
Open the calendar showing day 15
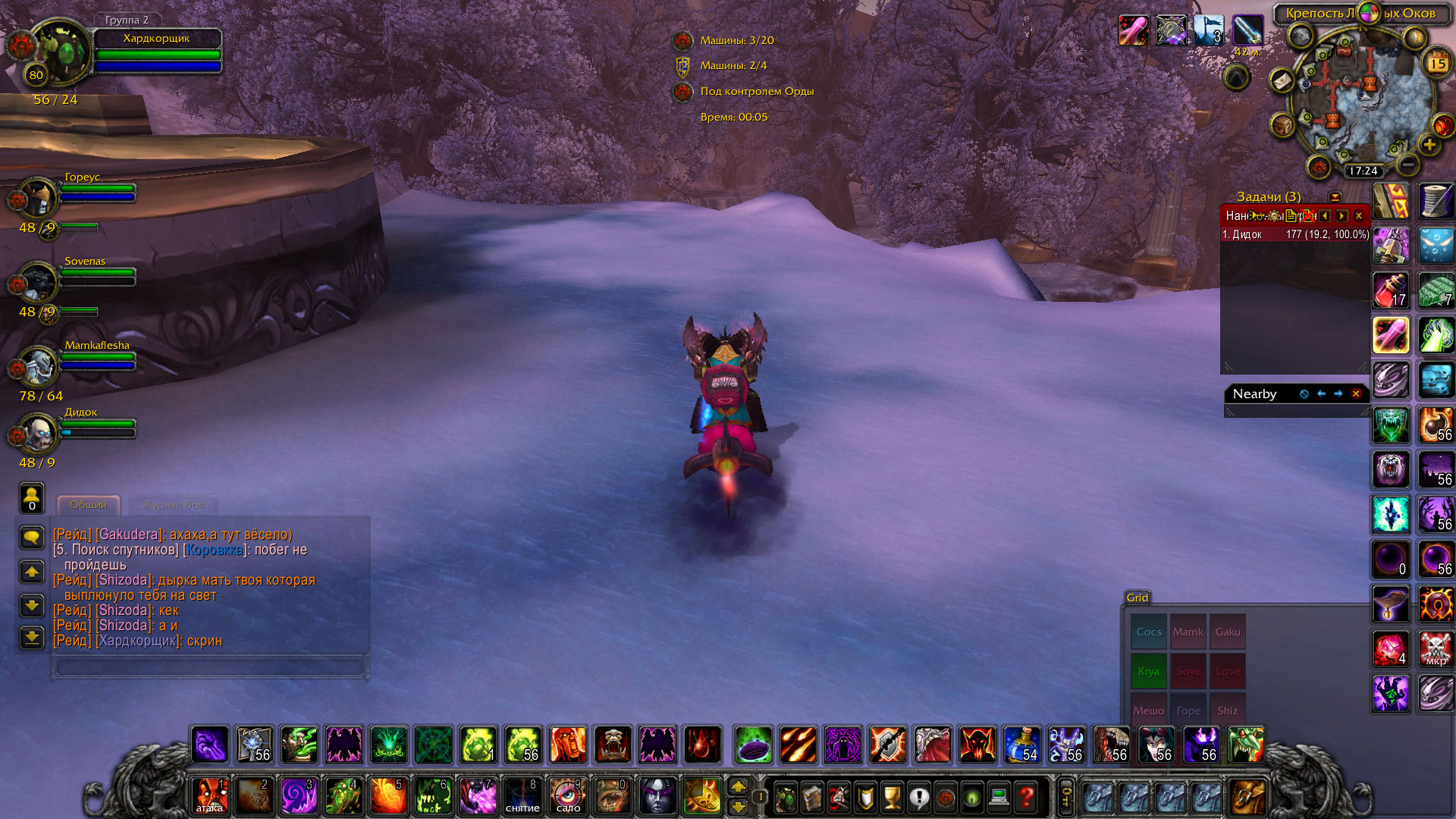pyautogui.click(x=1437, y=64)
